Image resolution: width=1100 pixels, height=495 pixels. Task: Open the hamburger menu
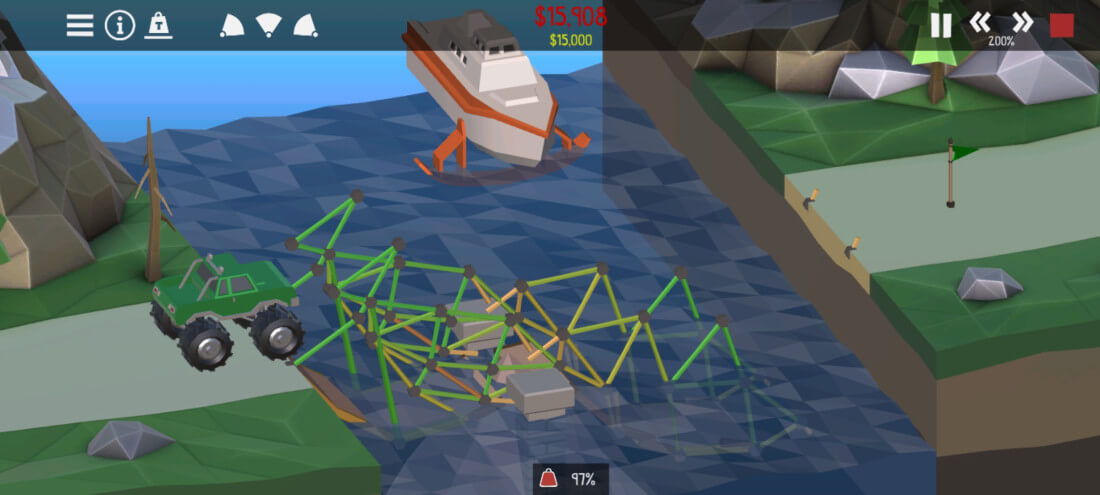point(80,25)
